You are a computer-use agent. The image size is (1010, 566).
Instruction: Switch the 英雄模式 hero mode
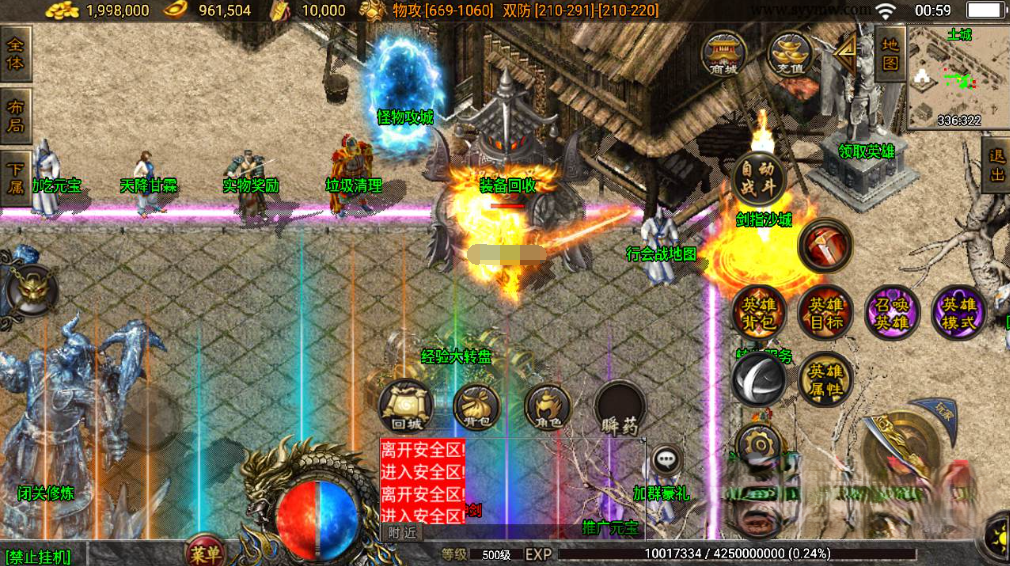click(958, 312)
